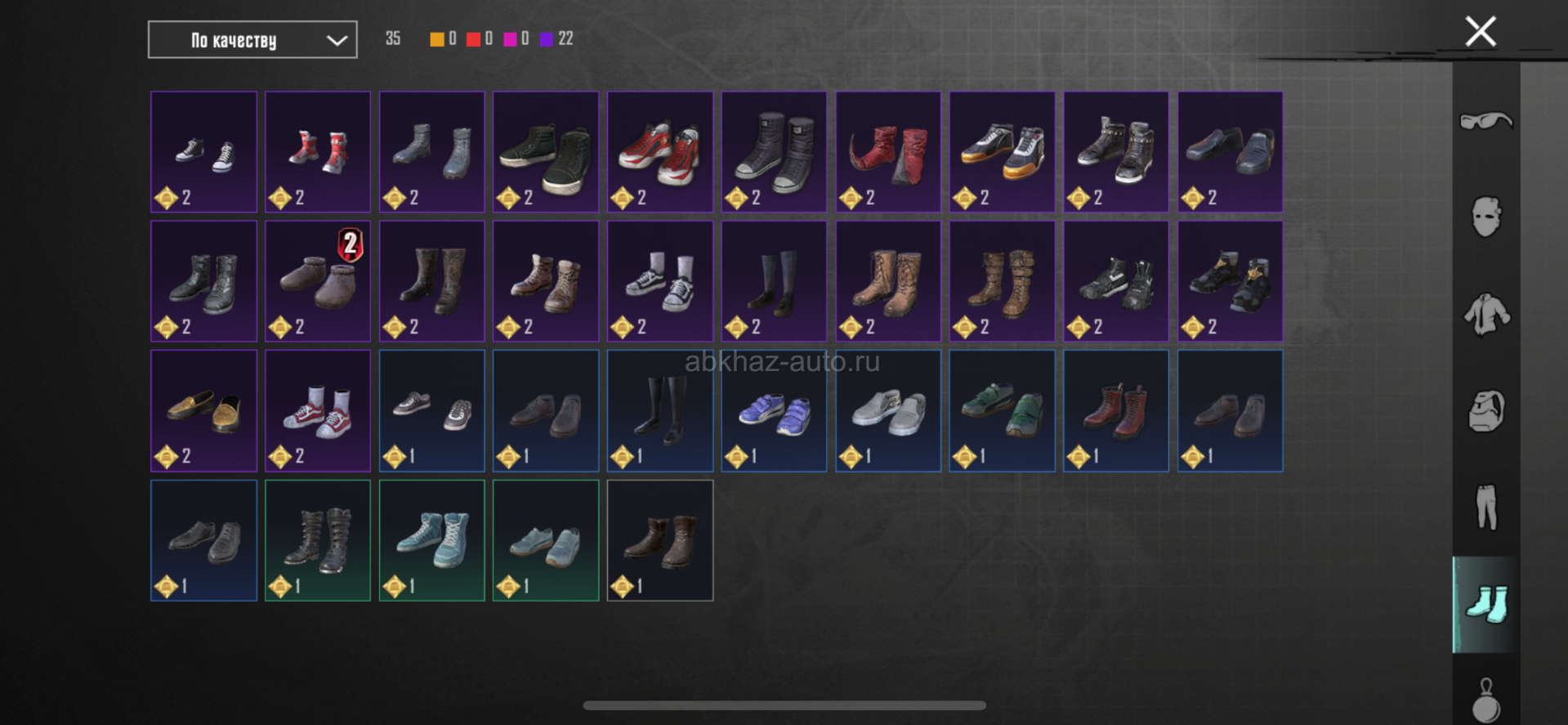Select the highlighted shoes category tab

pos(1485,605)
